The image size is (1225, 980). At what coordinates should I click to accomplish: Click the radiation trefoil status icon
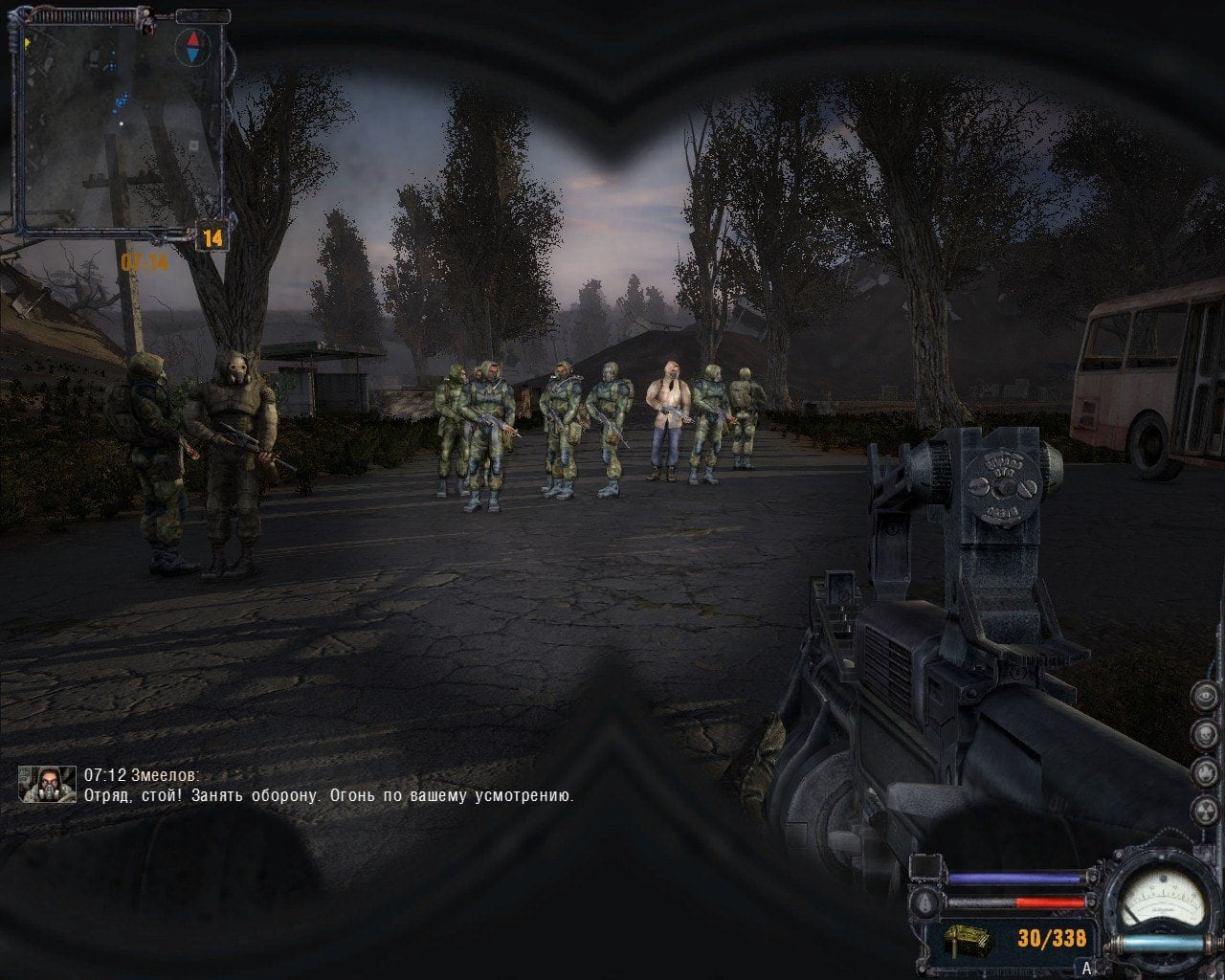point(1205,811)
